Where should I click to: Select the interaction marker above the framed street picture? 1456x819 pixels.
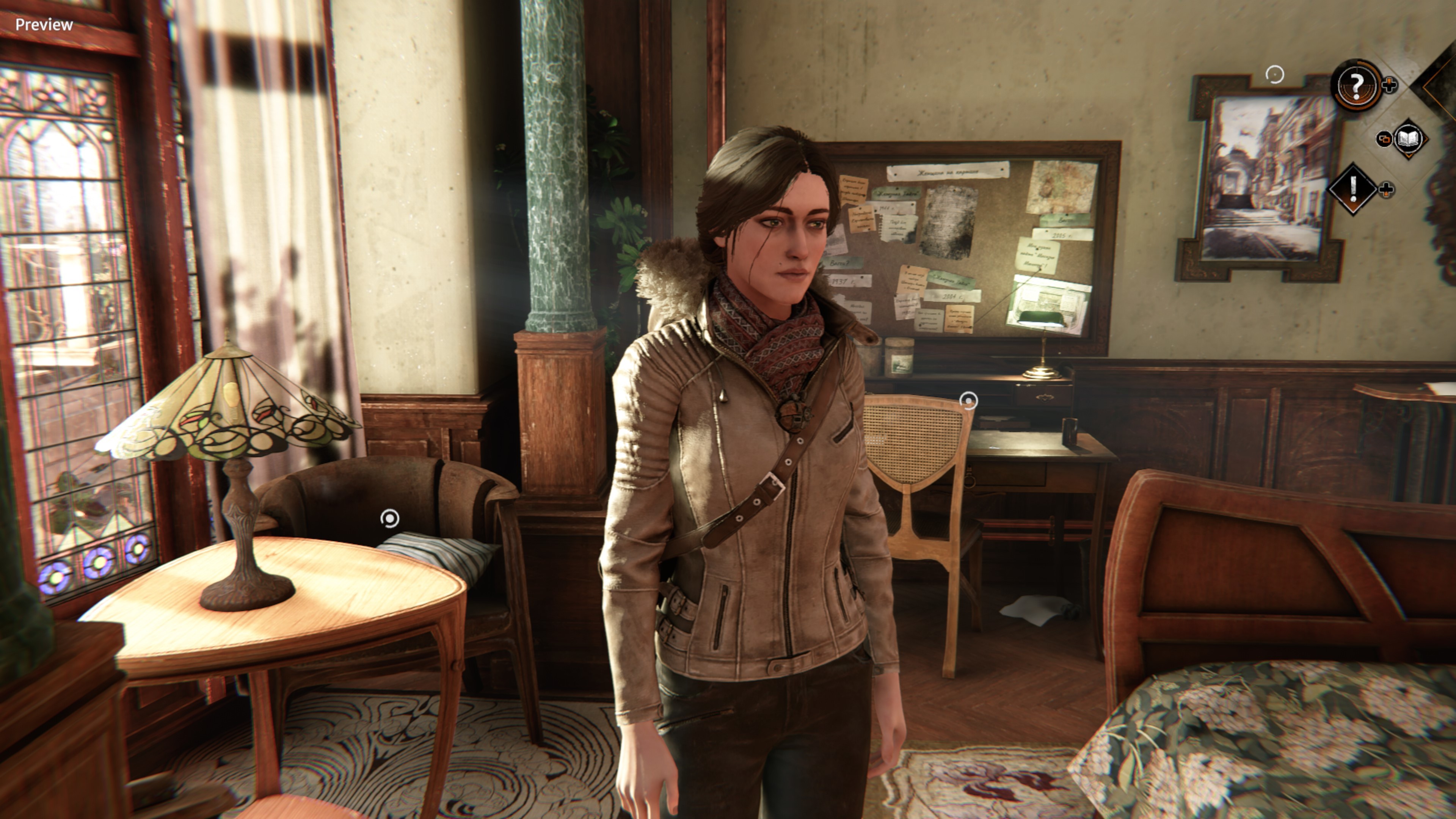point(1274,74)
